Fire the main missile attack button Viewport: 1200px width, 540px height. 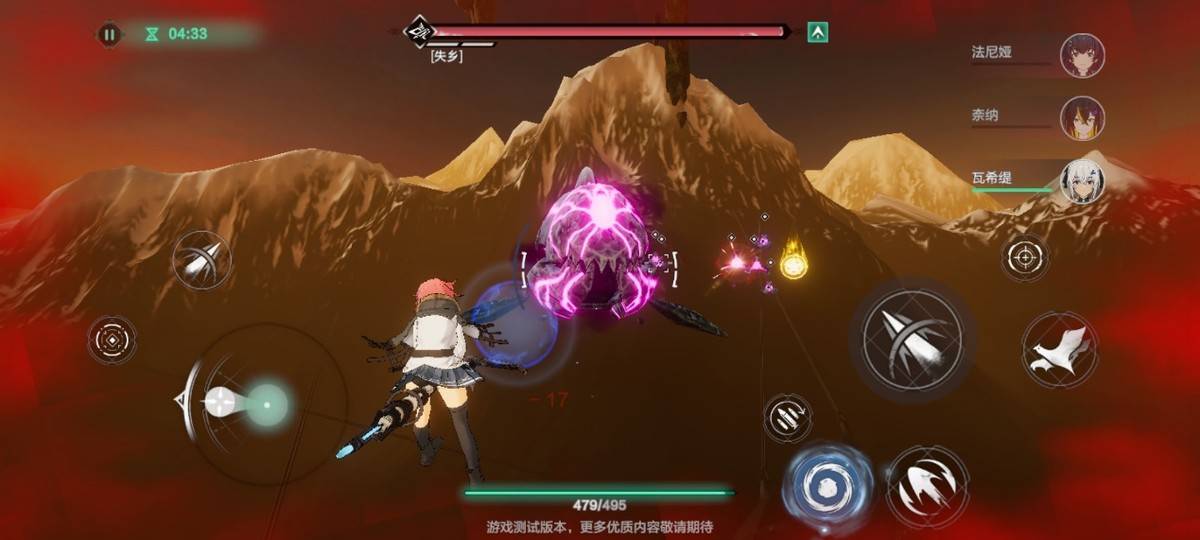pyautogui.click(x=912, y=333)
